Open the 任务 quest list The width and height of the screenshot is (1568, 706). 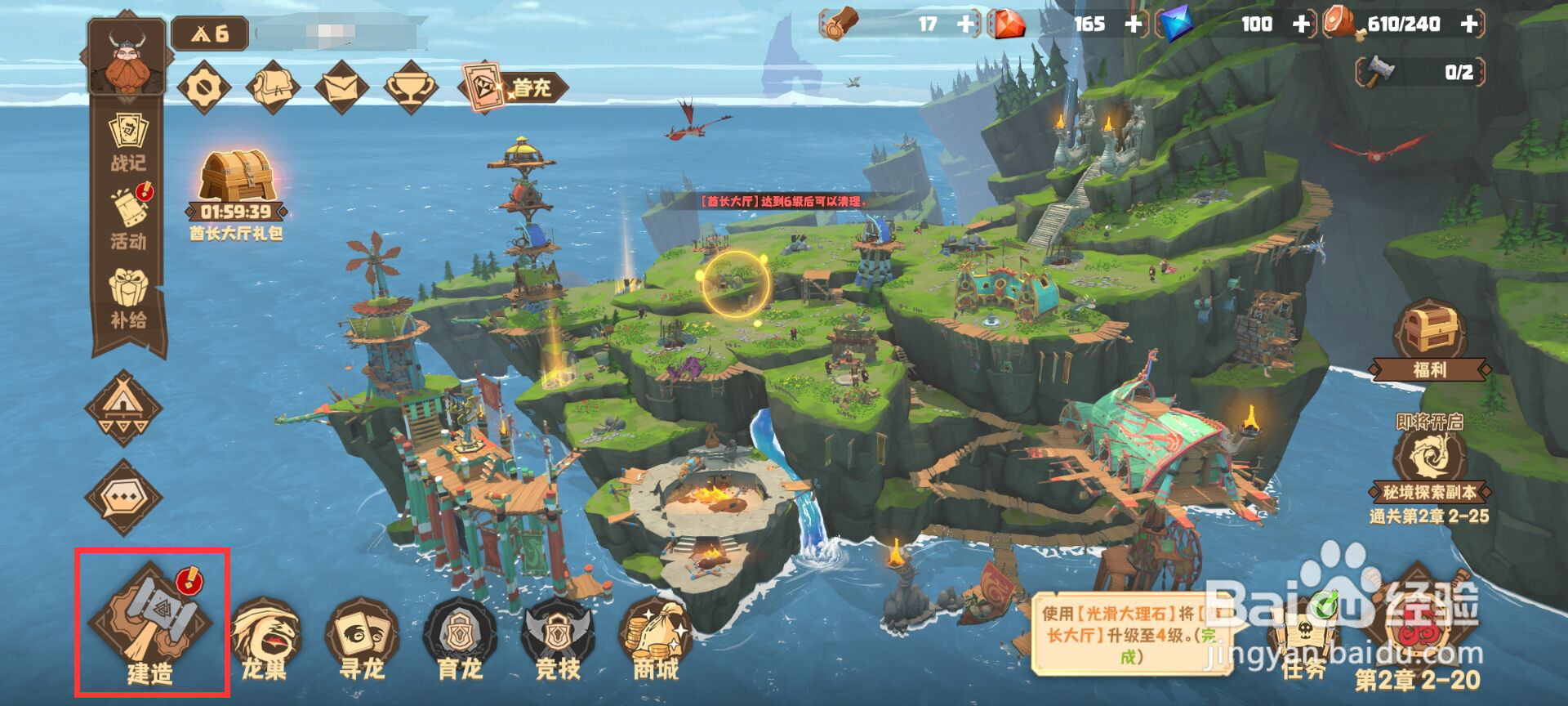(1303, 646)
